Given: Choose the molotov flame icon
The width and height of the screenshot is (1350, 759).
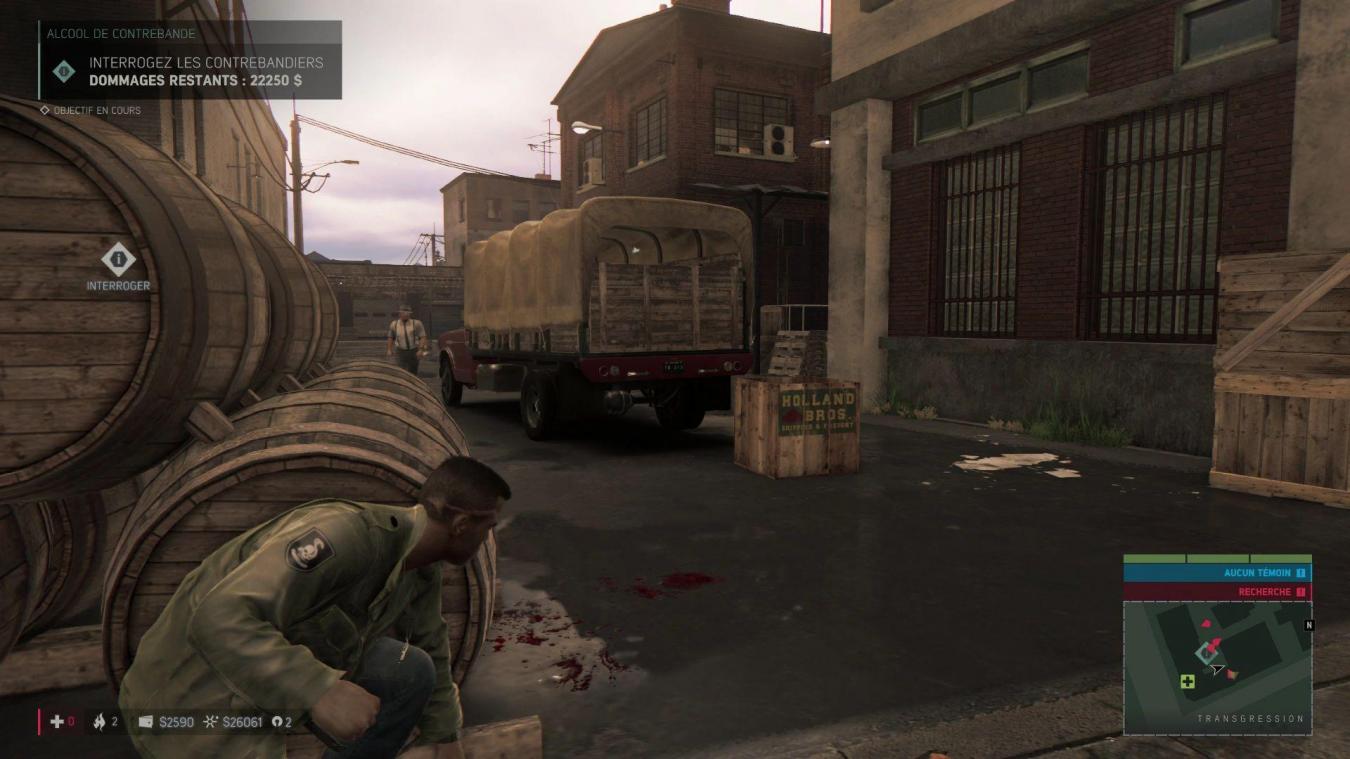Looking at the screenshot, I should (x=99, y=721).
